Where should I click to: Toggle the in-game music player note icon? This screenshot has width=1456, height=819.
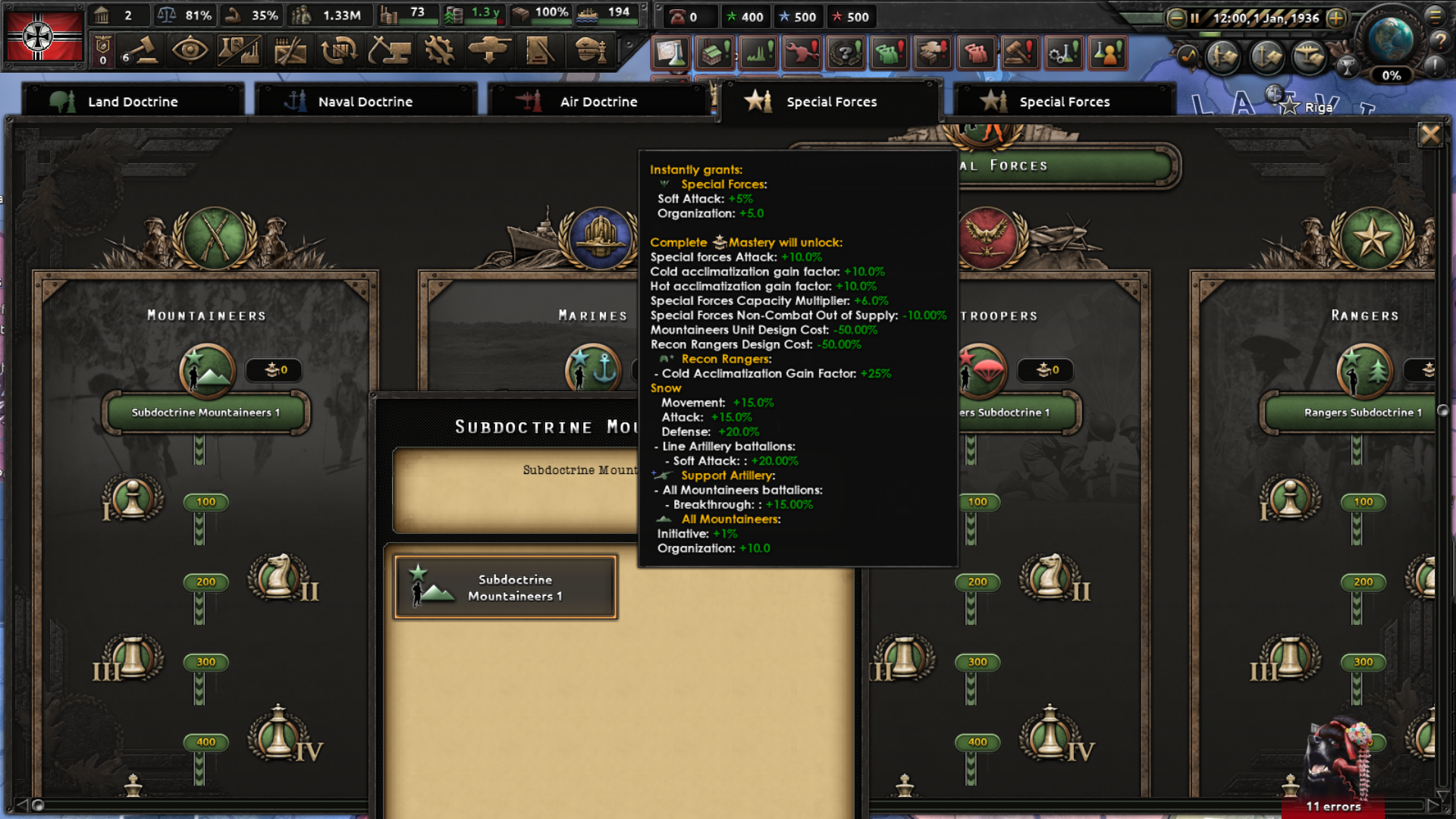coord(1188,56)
